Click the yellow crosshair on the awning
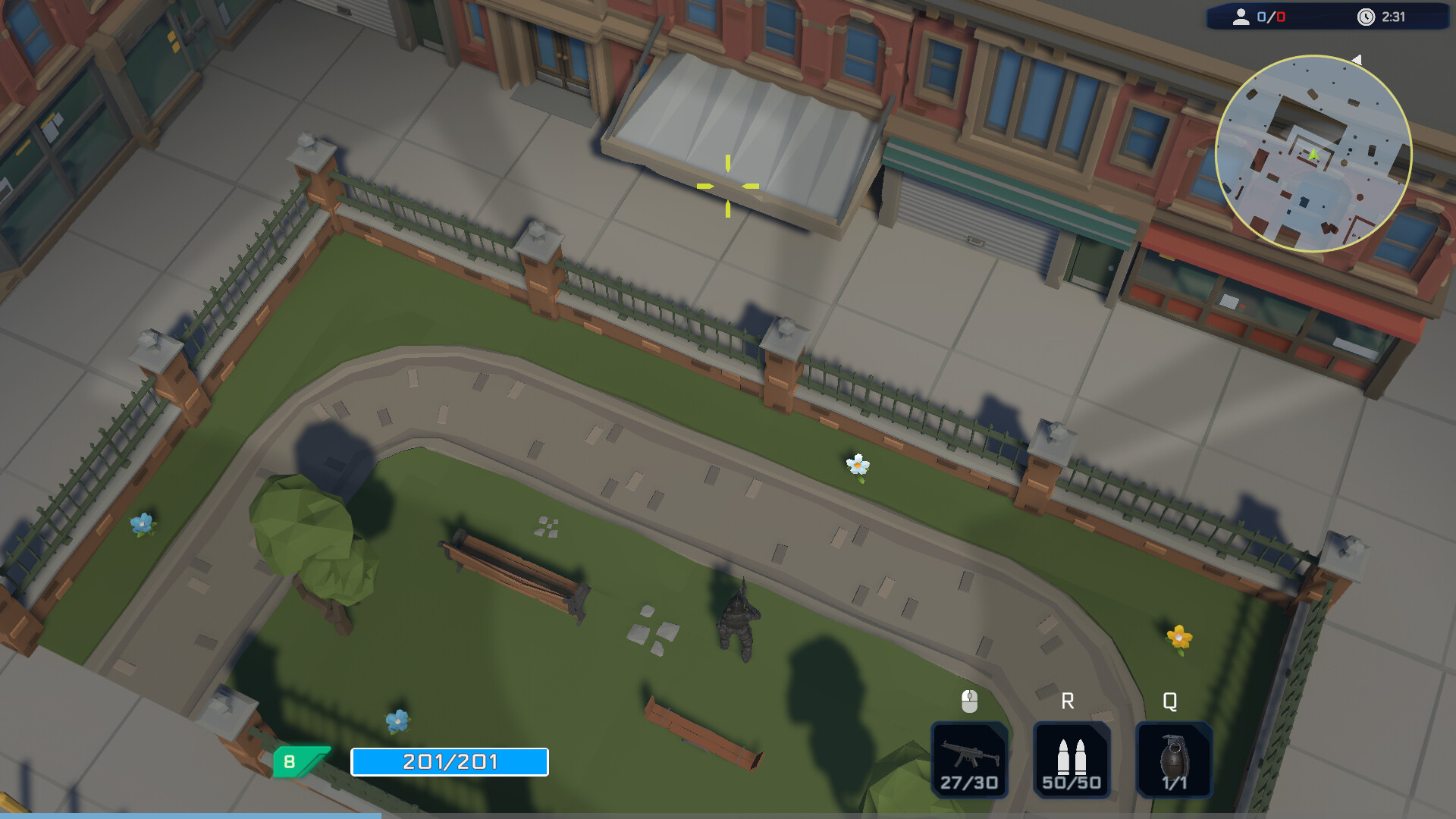The width and height of the screenshot is (1456, 819). [x=728, y=184]
